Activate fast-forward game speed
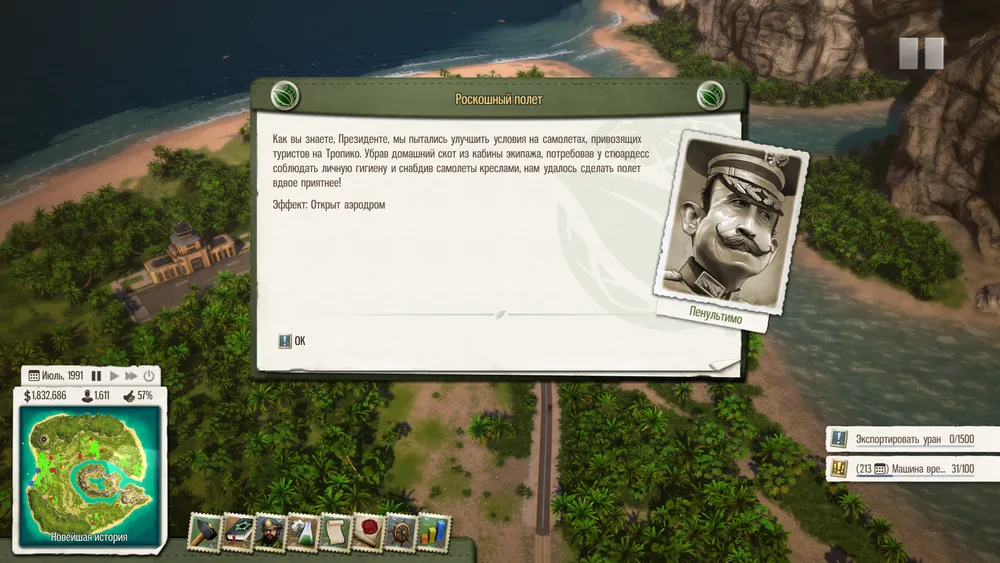The image size is (1000, 563). tap(131, 376)
